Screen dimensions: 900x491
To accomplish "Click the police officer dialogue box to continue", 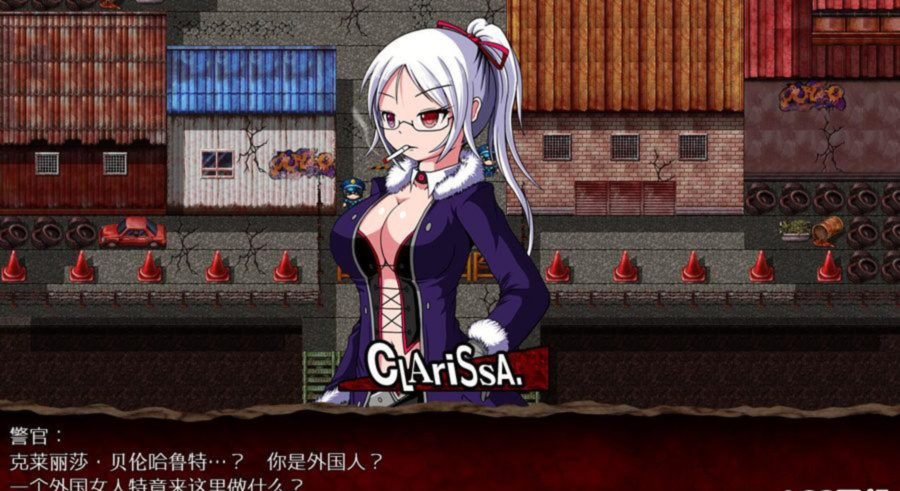I will click(x=450, y=455).
